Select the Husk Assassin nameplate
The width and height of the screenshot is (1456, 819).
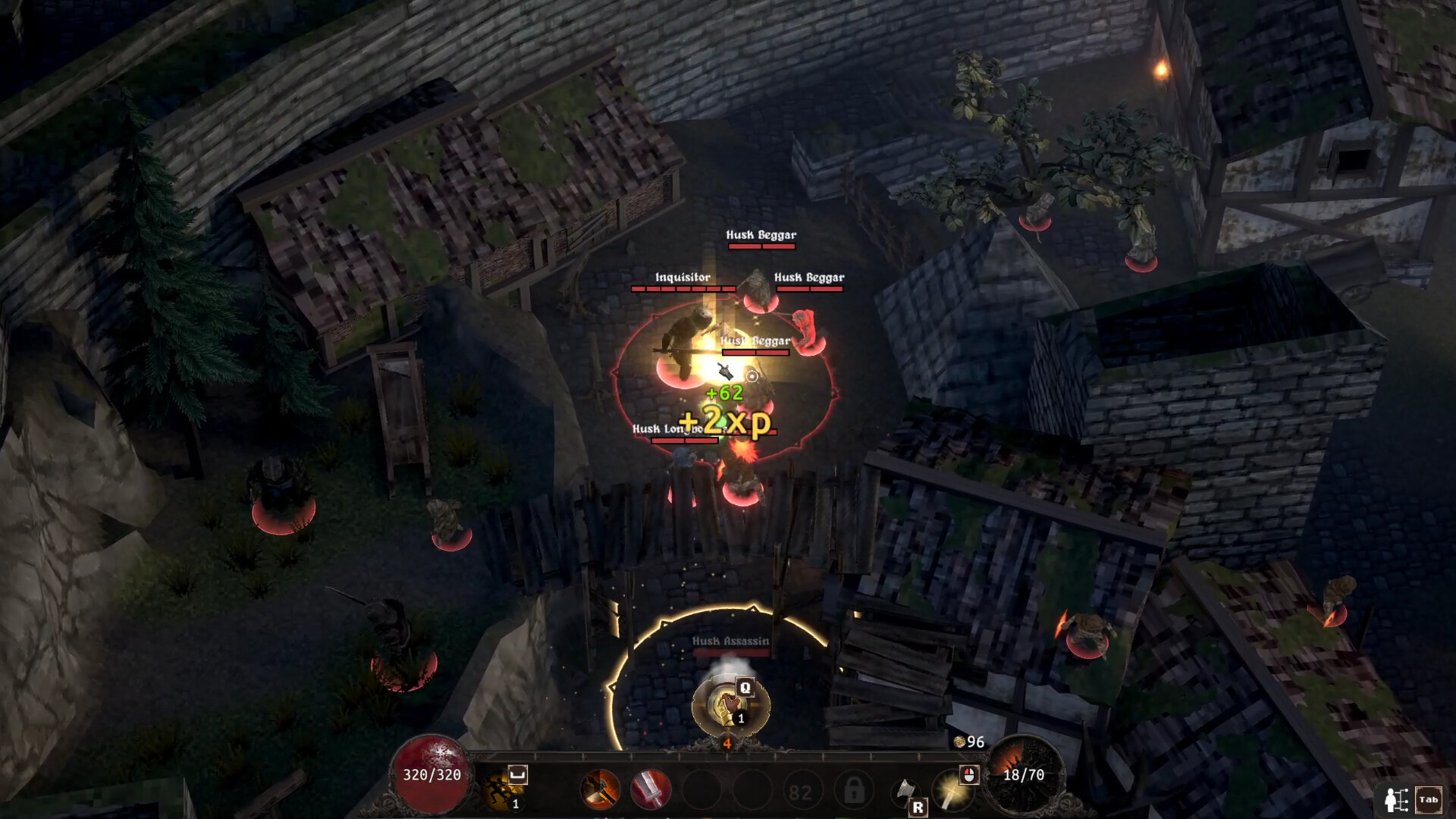click(x=730, y=641)
